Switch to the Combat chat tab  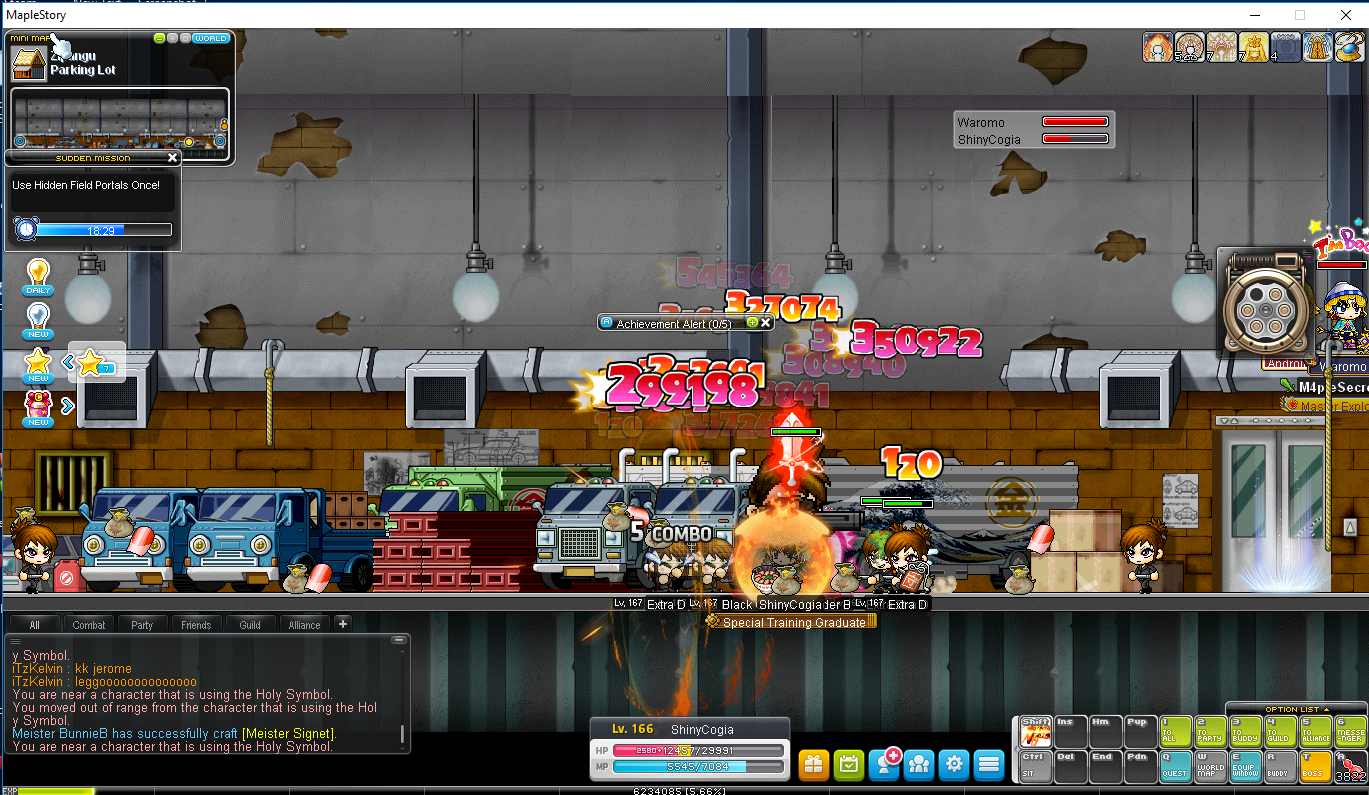[x=88, y=624]
